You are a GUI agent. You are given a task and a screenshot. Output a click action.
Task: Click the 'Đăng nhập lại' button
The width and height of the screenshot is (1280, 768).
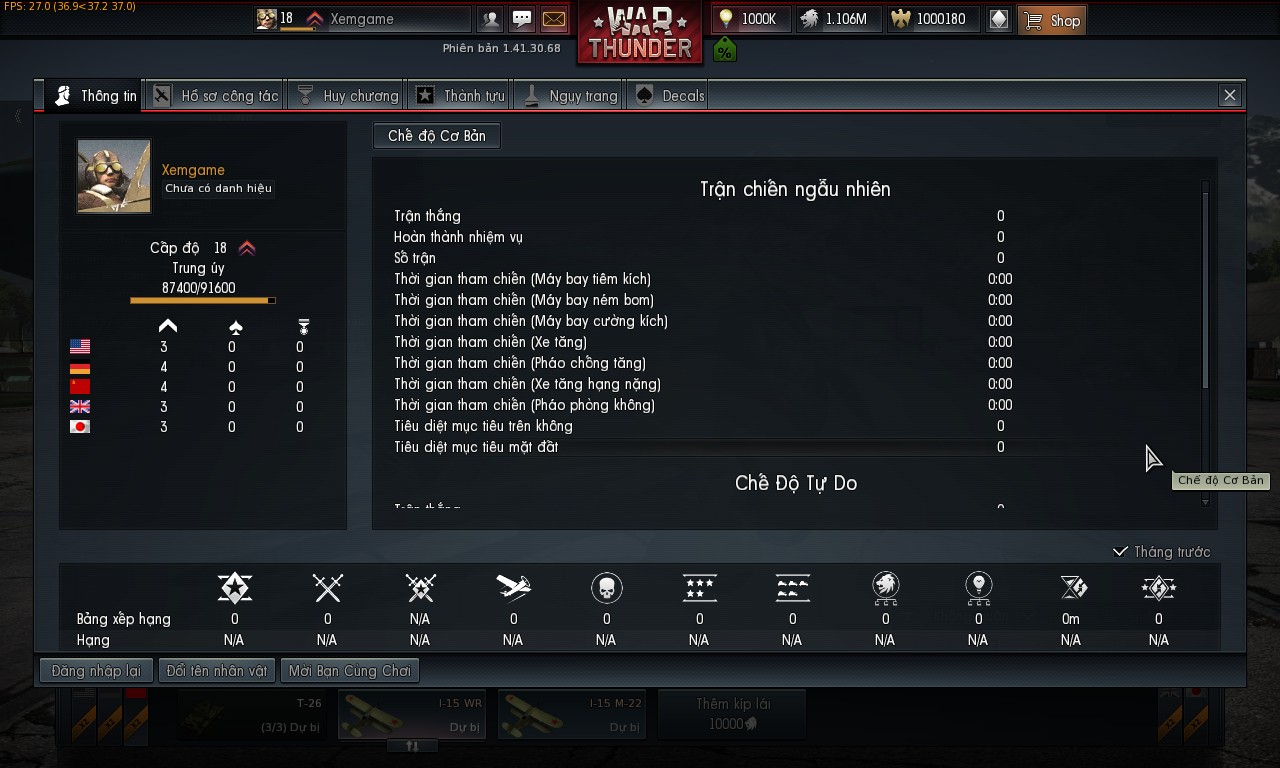95,670
